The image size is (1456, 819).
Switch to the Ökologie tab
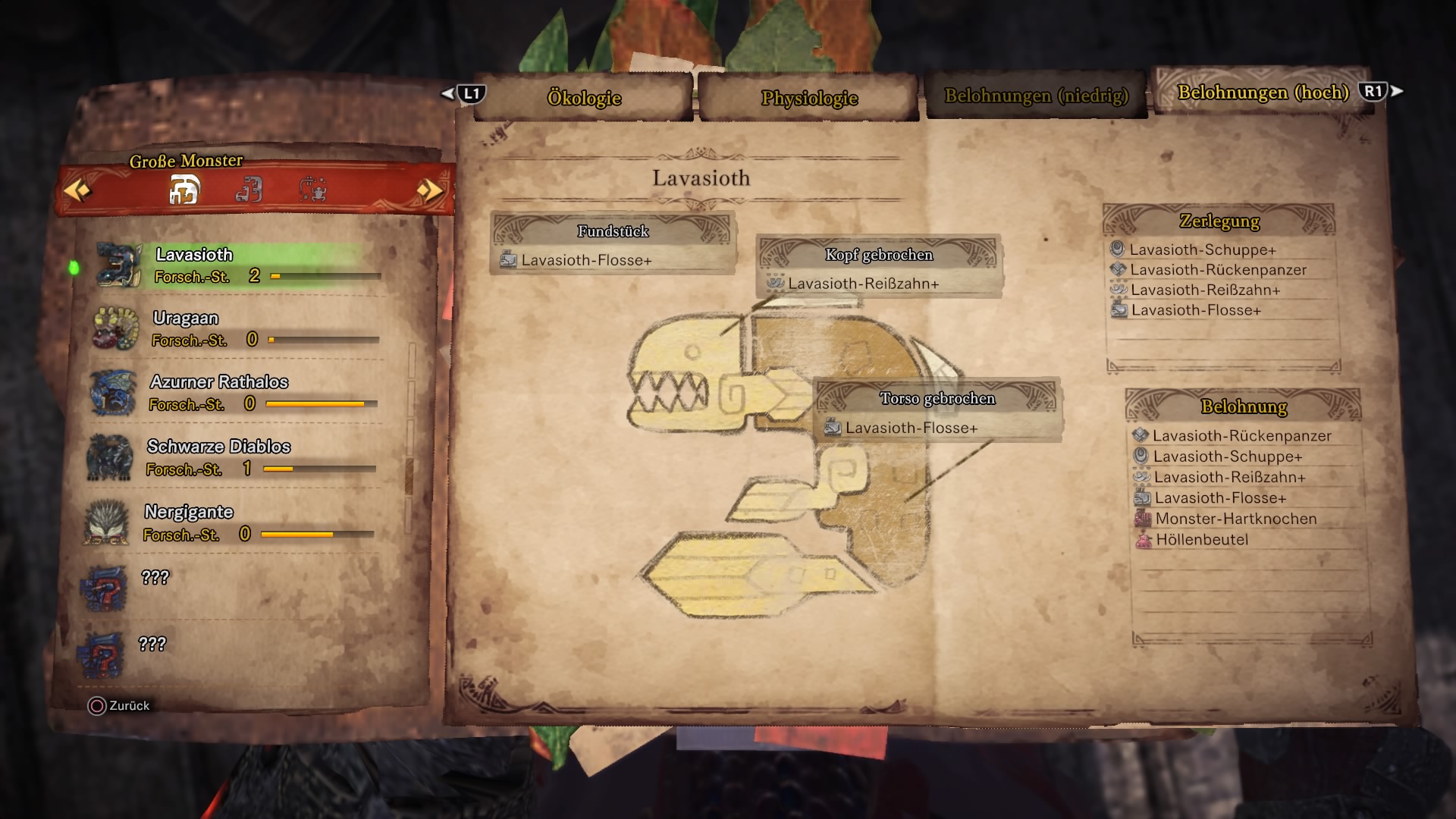tap(584, 98)
